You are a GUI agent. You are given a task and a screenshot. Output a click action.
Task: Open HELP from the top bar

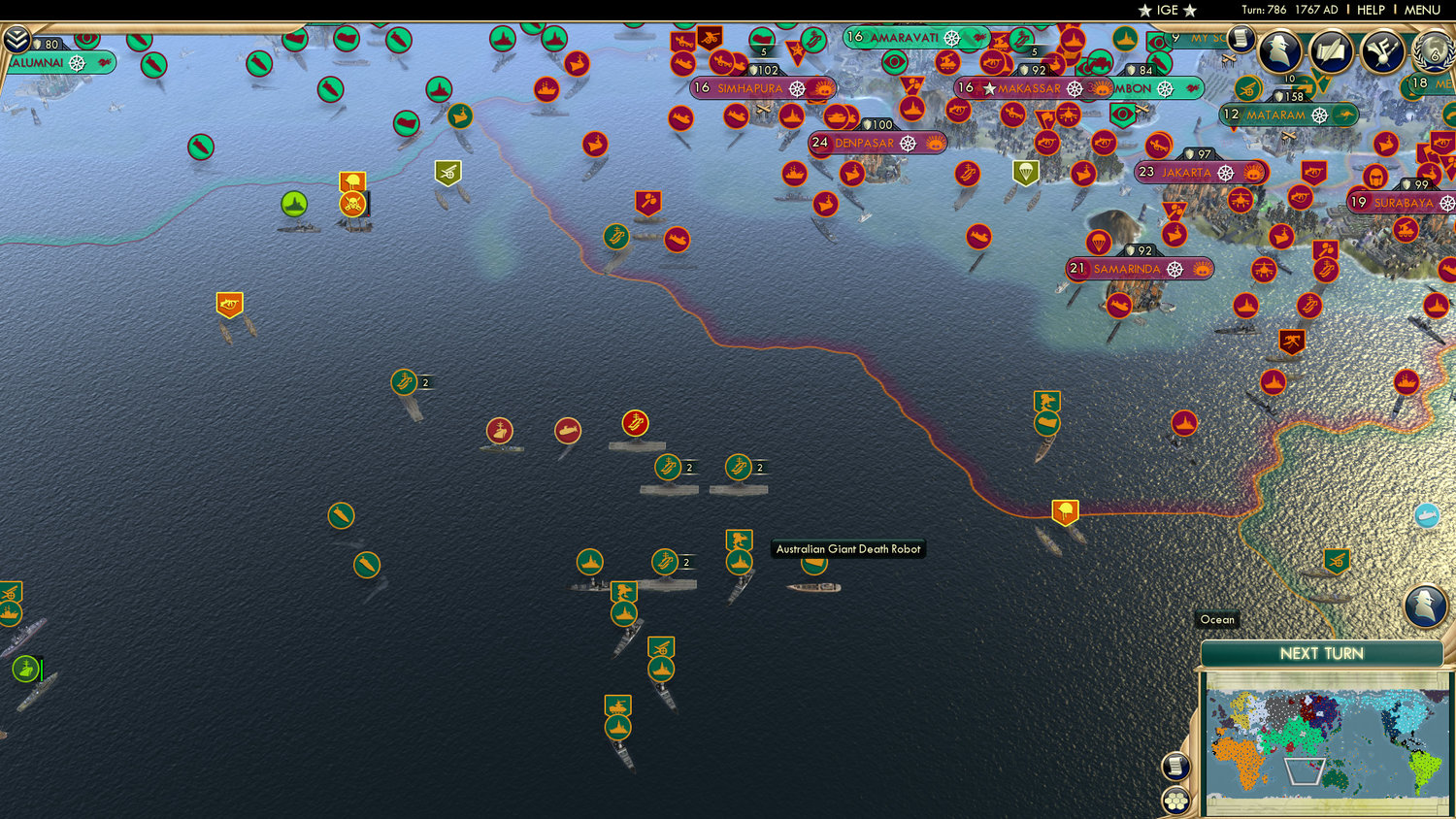[x=1371, y=9]
